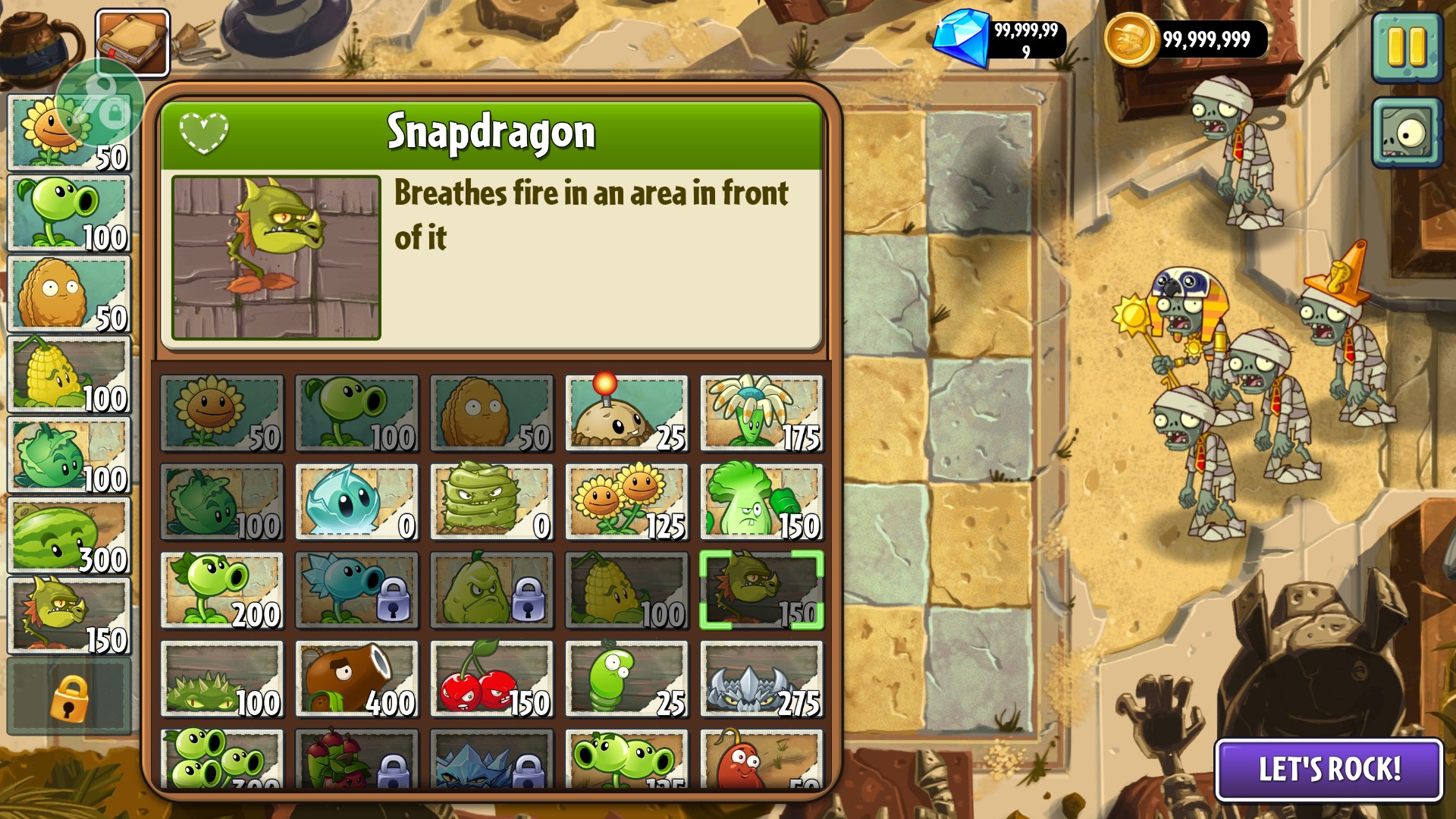Select the locked Snow Pea packet
This screenshot has height=819, width=1456.
[x=356, y=591]
